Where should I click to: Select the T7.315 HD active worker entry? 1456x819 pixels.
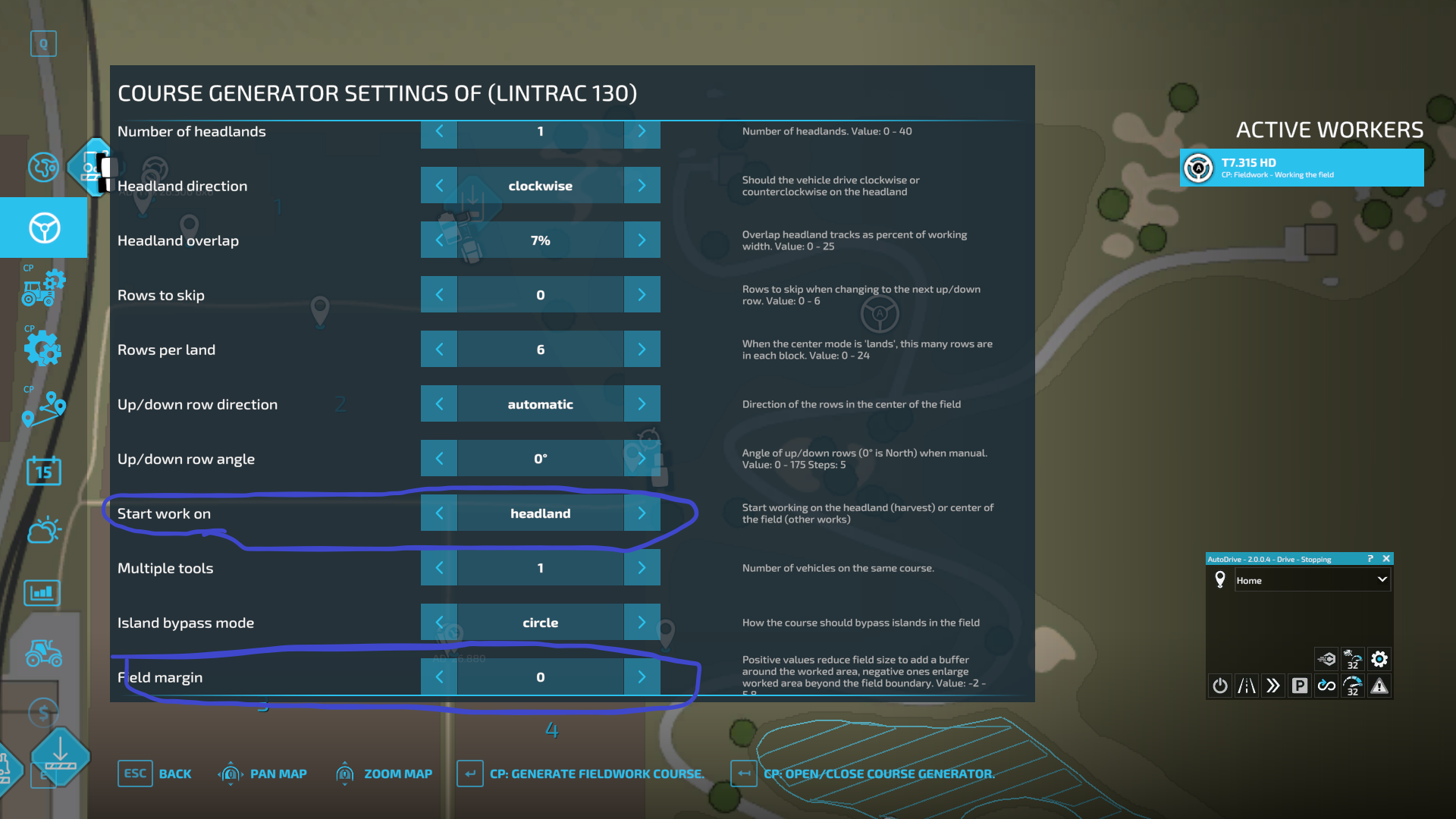(x=1301, y=167)
